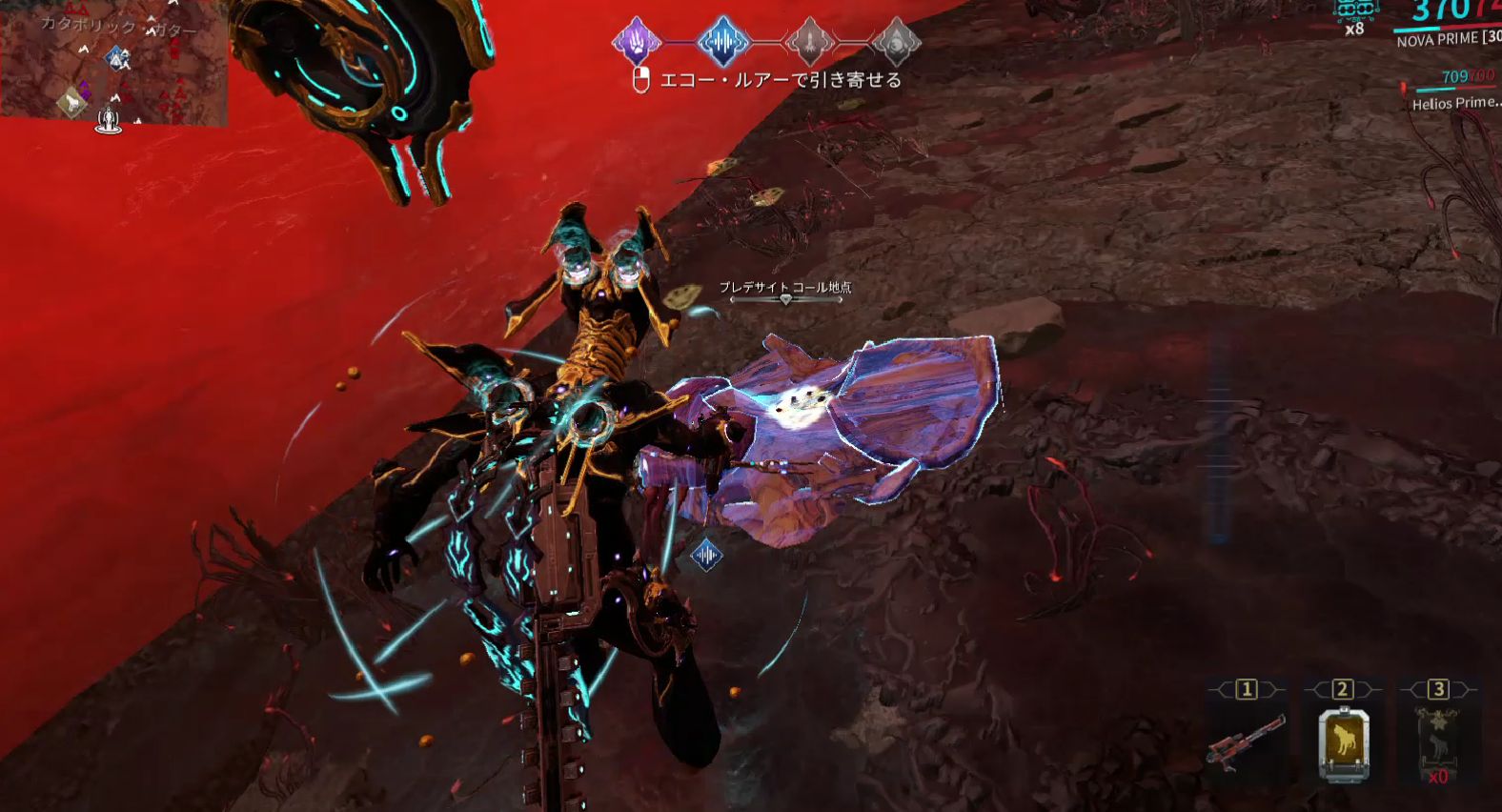Screen dimensions: 1502x812
Task: Select the blue diamond marker on the minimap
Action: coord(118,59)
